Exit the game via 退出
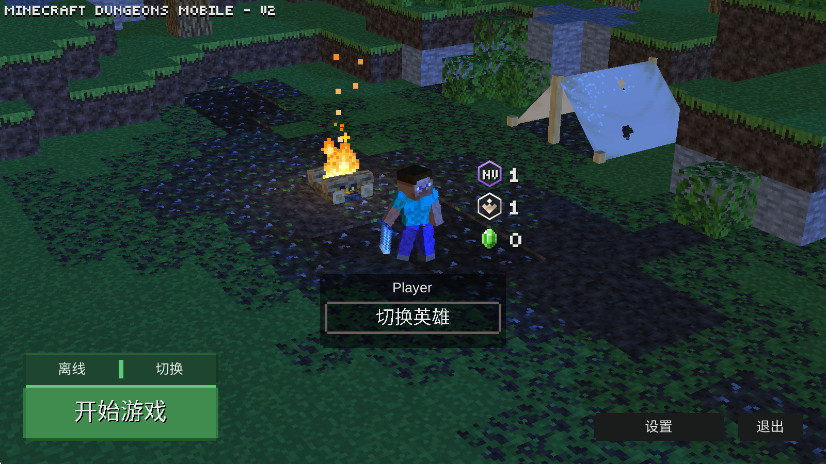 pyautogui.click(x=770, y=427)
